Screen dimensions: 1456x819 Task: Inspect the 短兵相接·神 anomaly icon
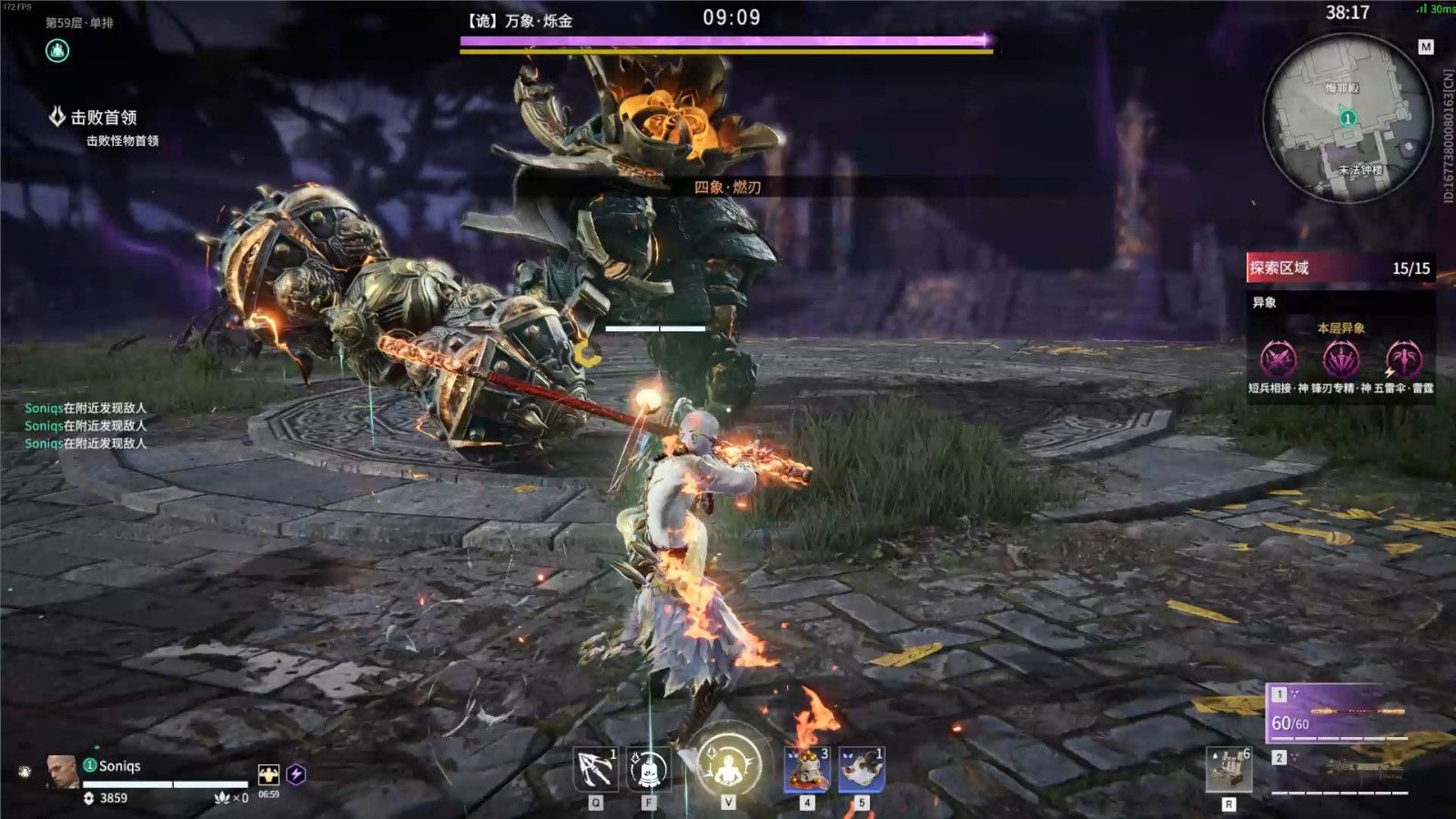point(1278,360)
